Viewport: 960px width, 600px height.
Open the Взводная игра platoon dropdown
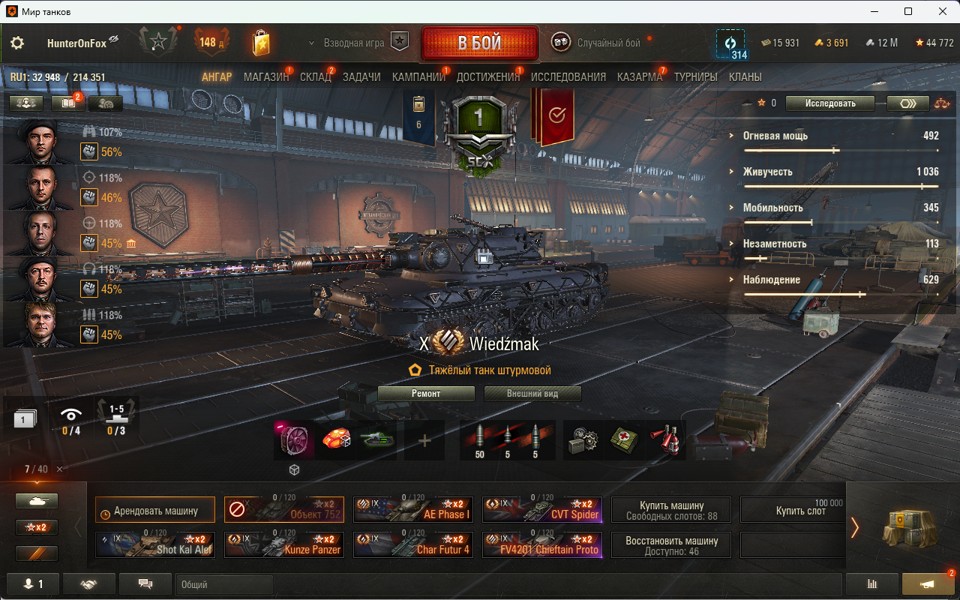click(356, 43)
